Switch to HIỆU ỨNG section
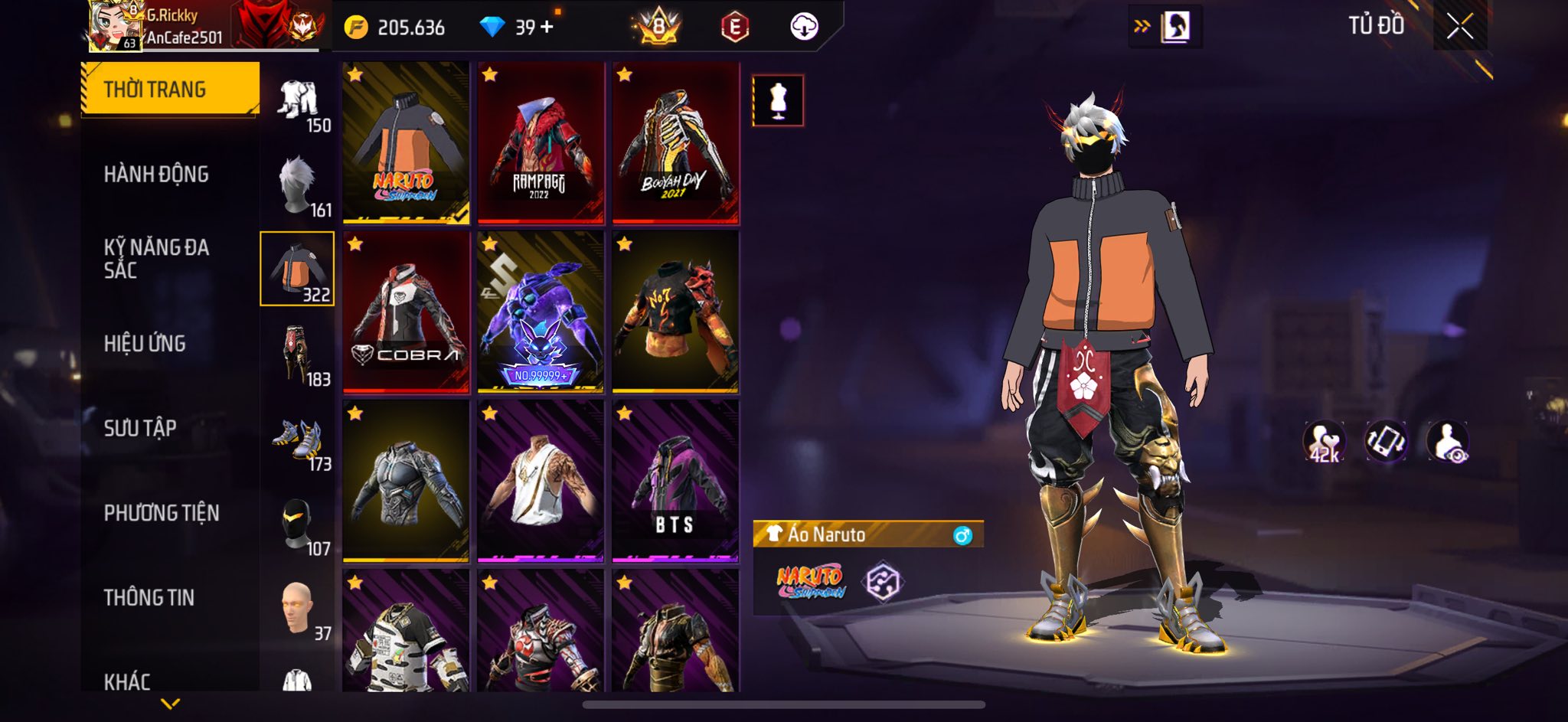1568x722 pixels. click(145, 344)
